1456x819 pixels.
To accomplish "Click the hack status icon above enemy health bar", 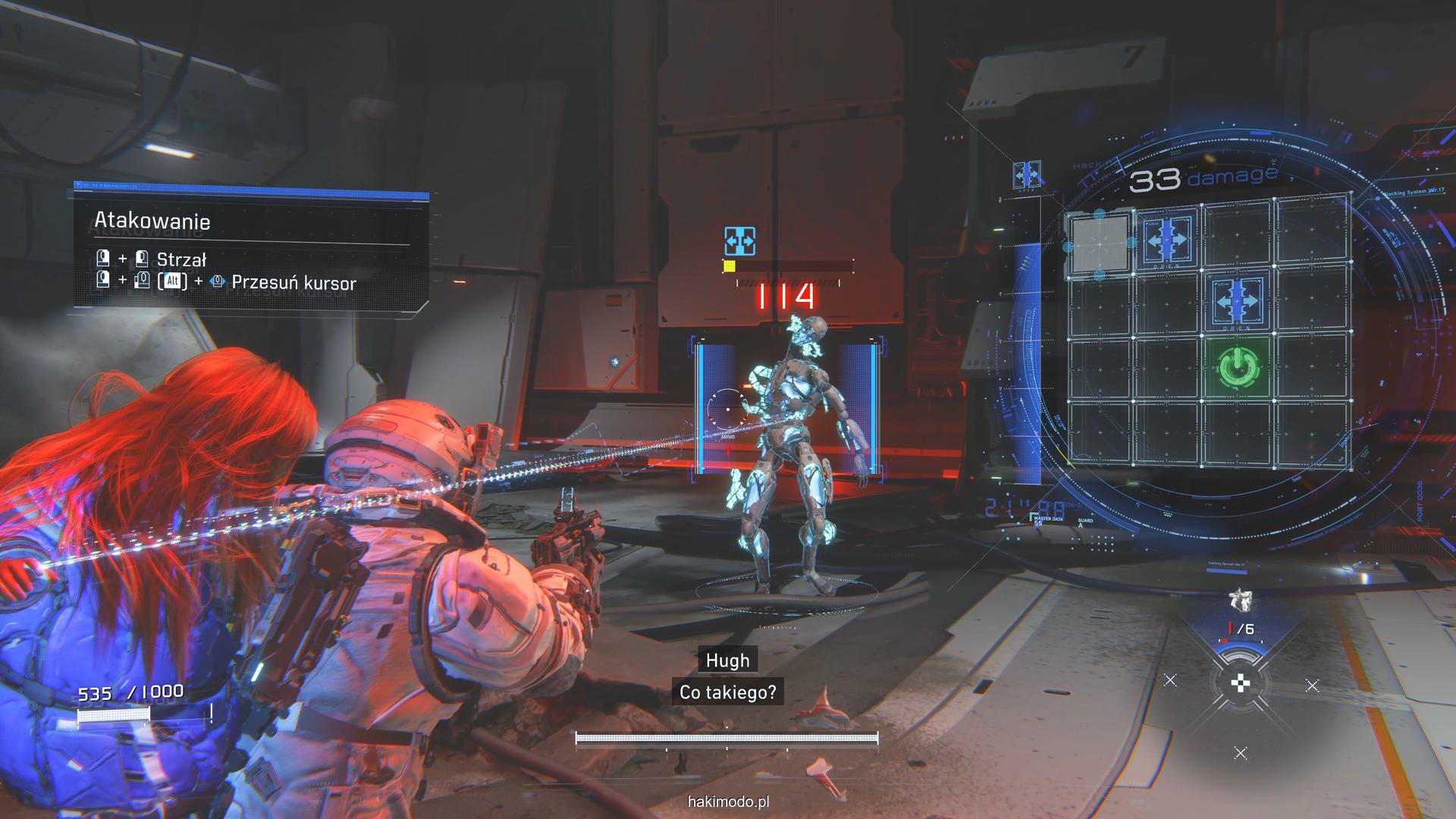I will point(739,240).
